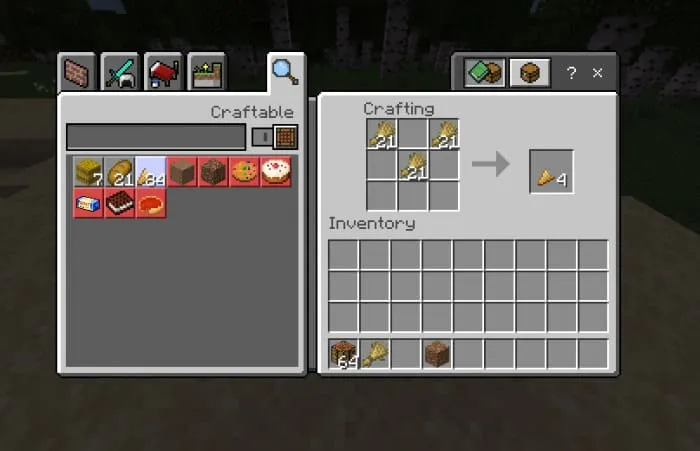Viewport: 700px width, 451px height.
Task: Click the center wheat slot in crafting grid
Action: [412, 165]
